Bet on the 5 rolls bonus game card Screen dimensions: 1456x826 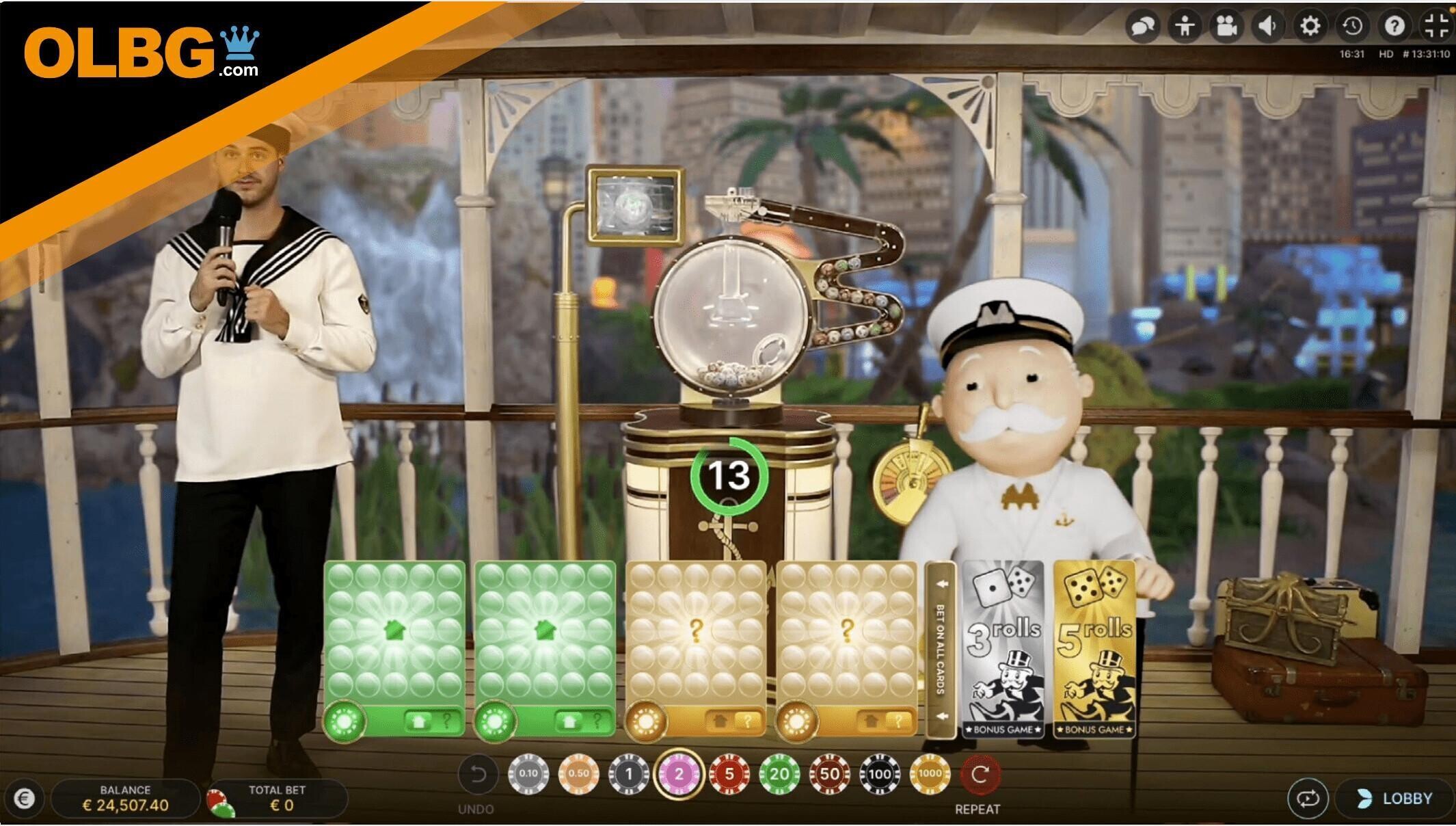pos(1094,648)
